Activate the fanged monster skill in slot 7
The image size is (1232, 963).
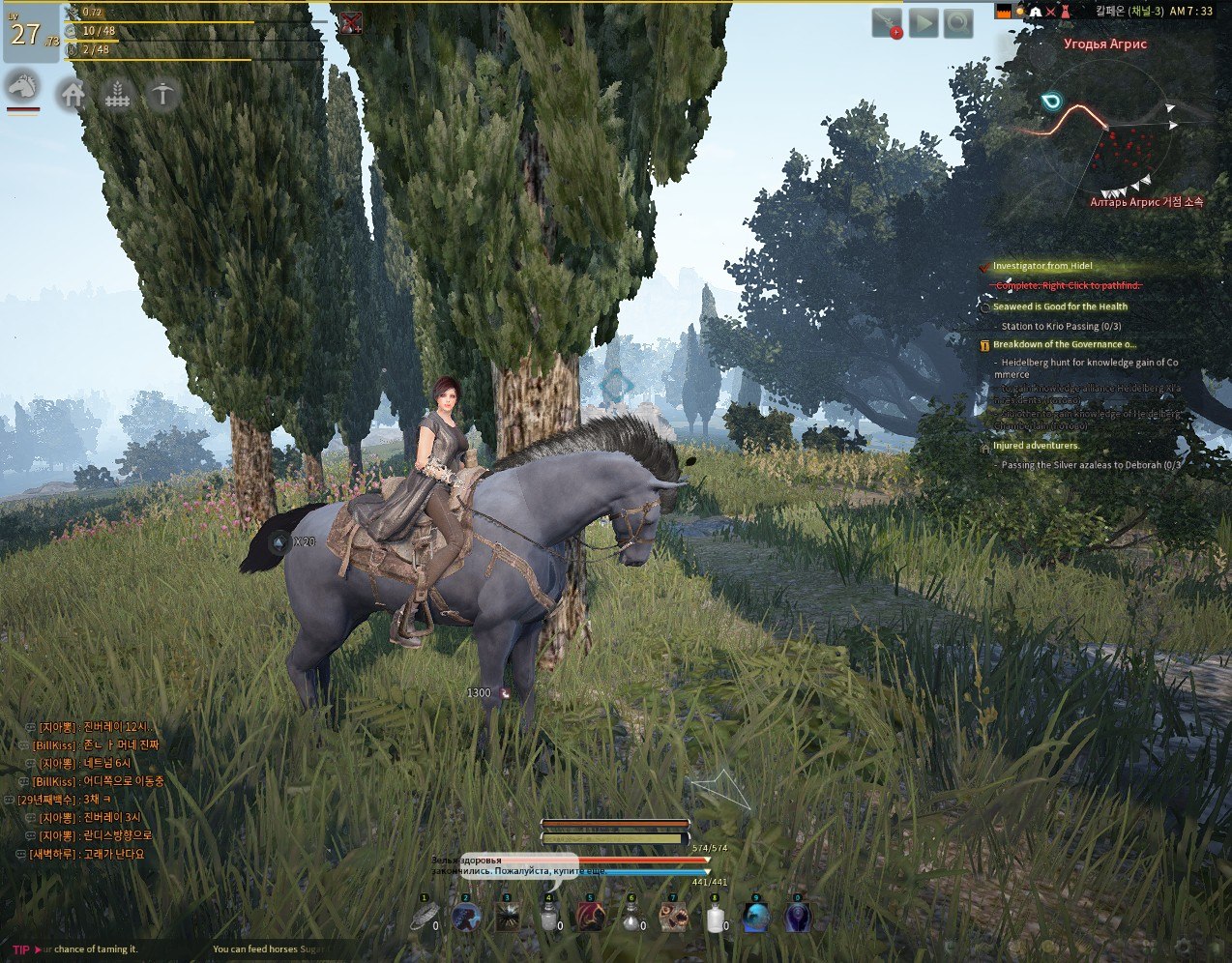pyautogui.click(x=673, y=917)
